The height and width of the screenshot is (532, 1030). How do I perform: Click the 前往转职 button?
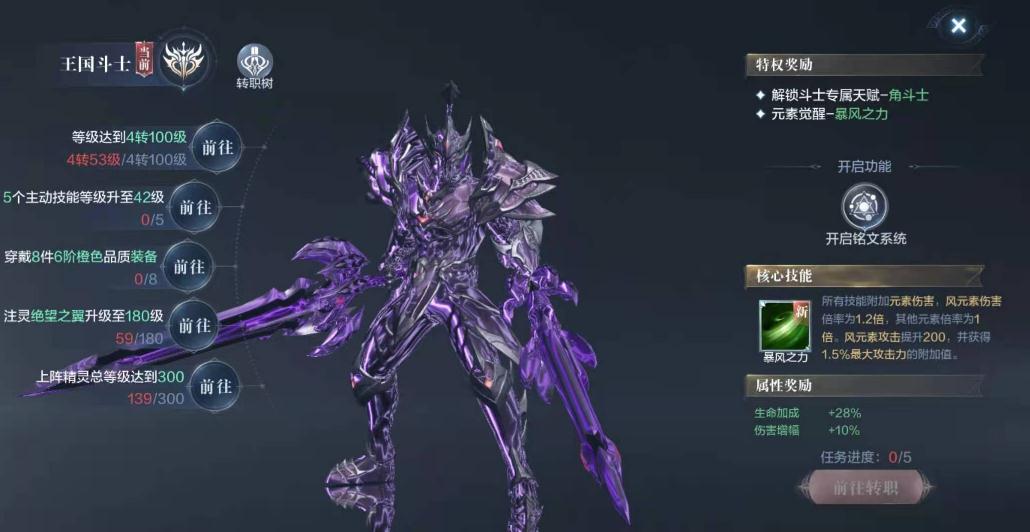point(865,488)
